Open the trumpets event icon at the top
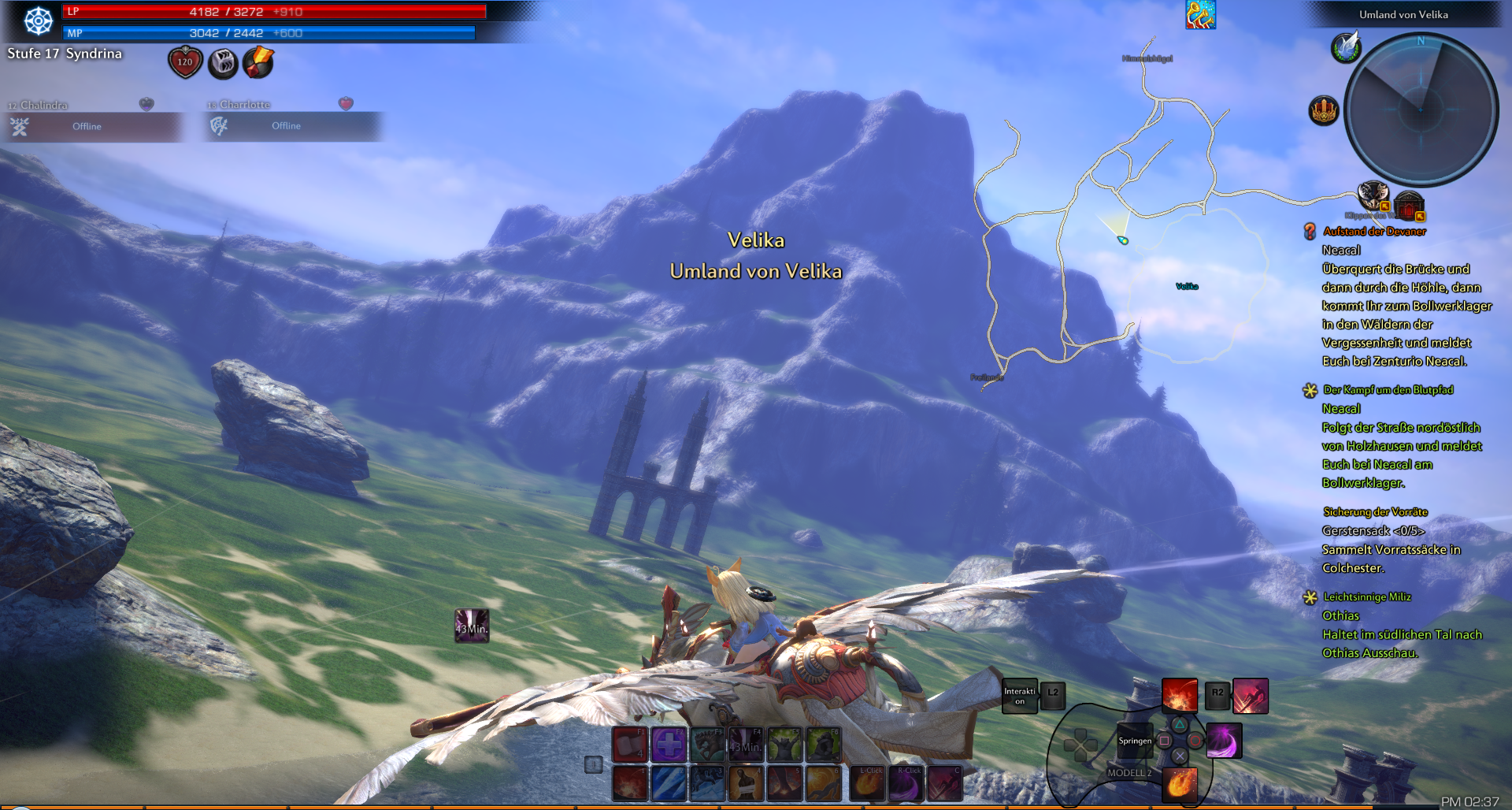Image resolution: width=1512 pixels, height=810 pixels. (x=1200, y=15)
